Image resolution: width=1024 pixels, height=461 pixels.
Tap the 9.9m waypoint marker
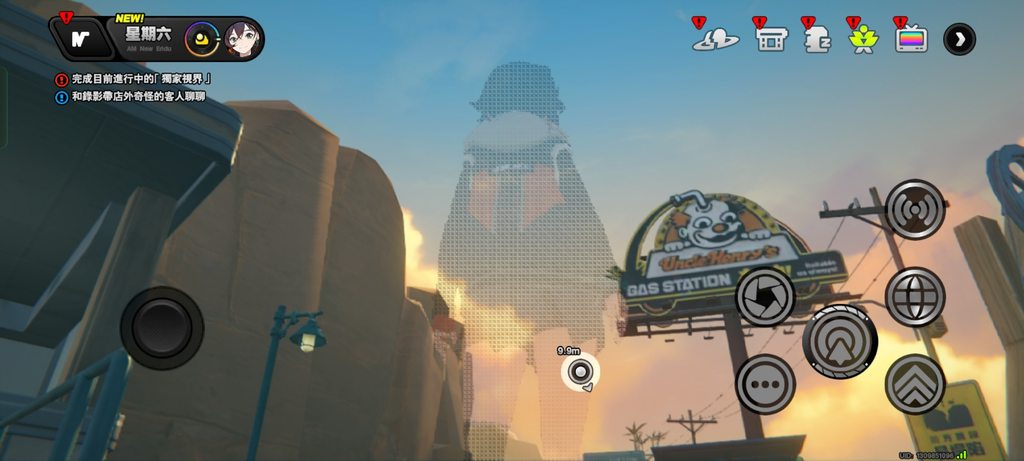point(579,373)
